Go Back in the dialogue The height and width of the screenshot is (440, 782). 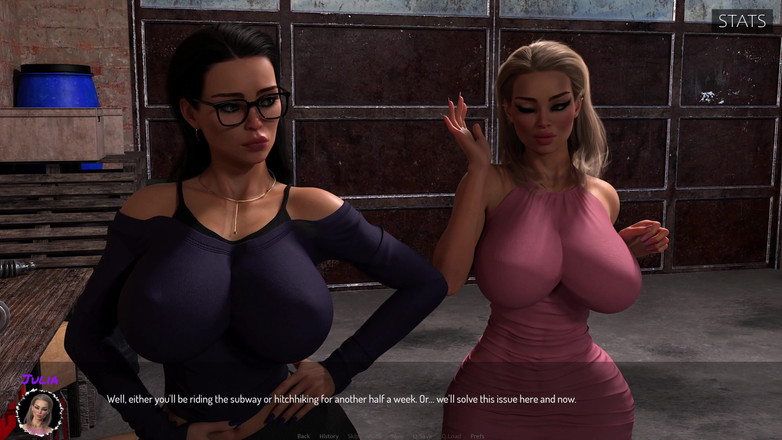304,436
